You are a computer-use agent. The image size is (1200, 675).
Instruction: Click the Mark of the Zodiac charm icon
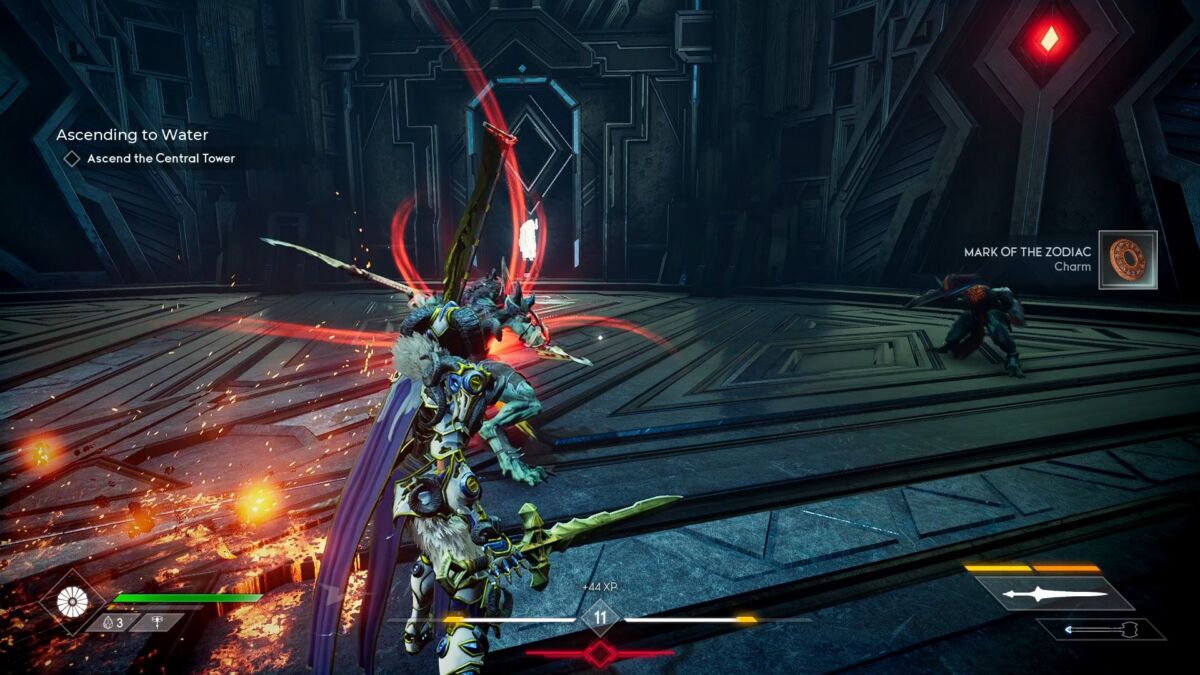tap(1127, 260)
